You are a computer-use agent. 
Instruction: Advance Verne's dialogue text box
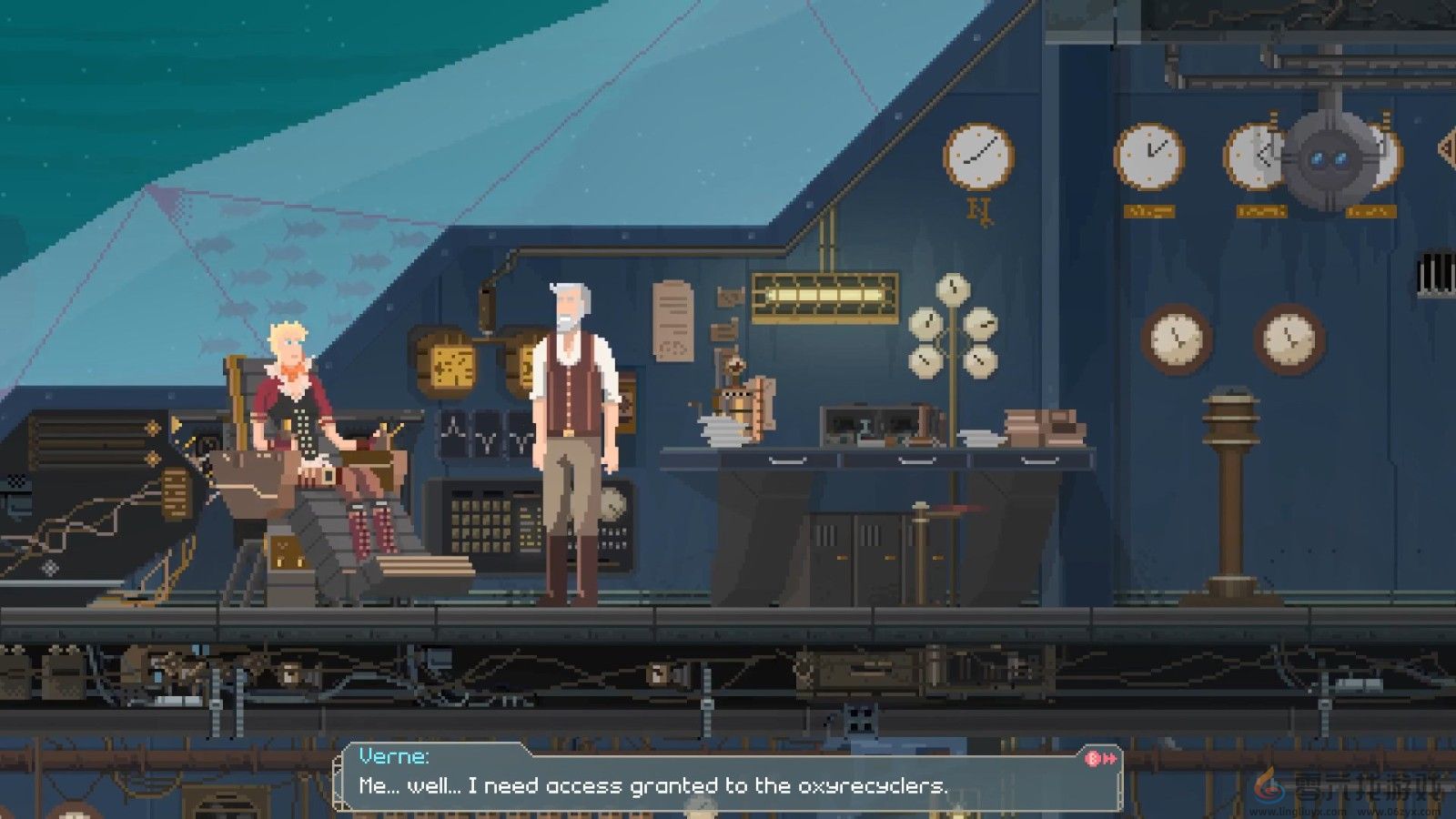point(1099,758)
